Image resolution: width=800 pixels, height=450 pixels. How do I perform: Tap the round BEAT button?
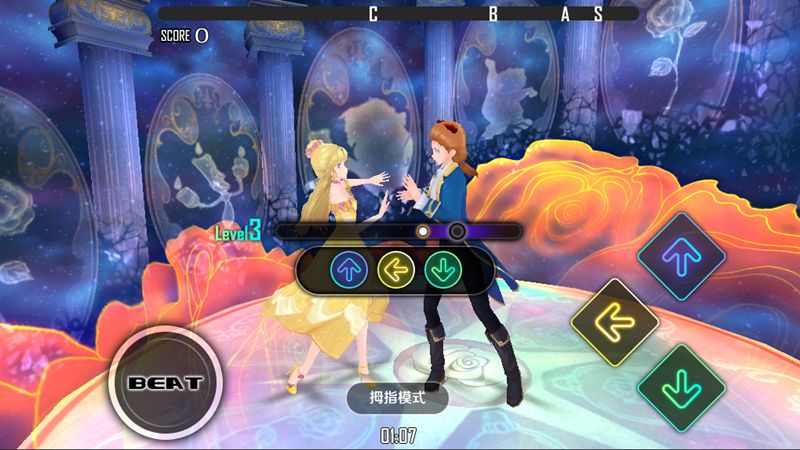coord(165,383)
